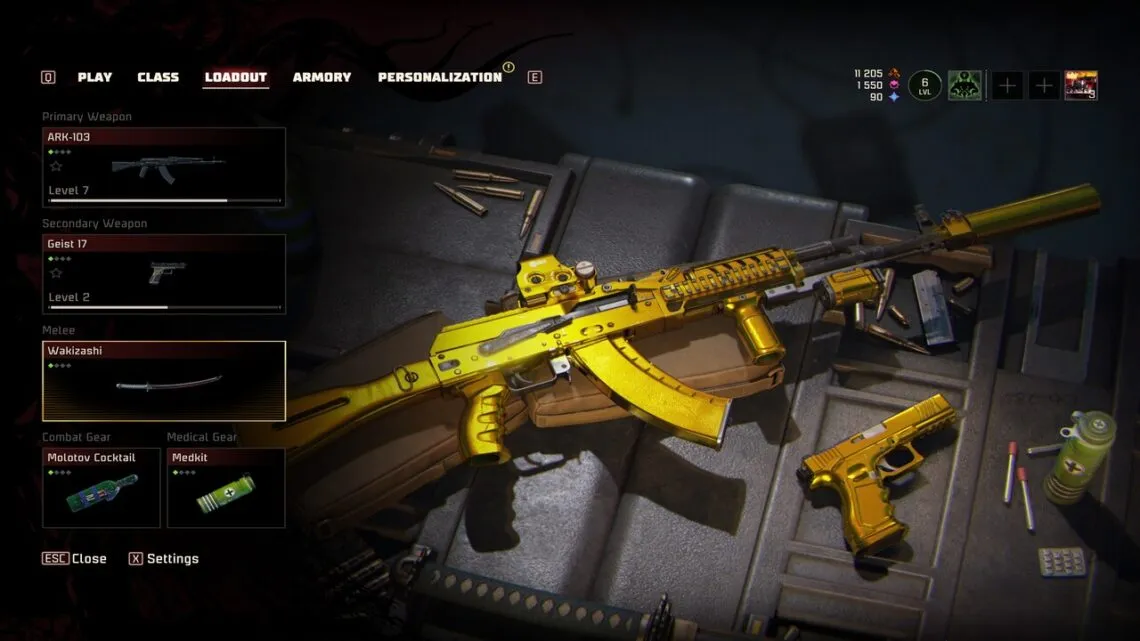Open the red thumbnail with number 3
The image size is (1140, 641).
1081,86
